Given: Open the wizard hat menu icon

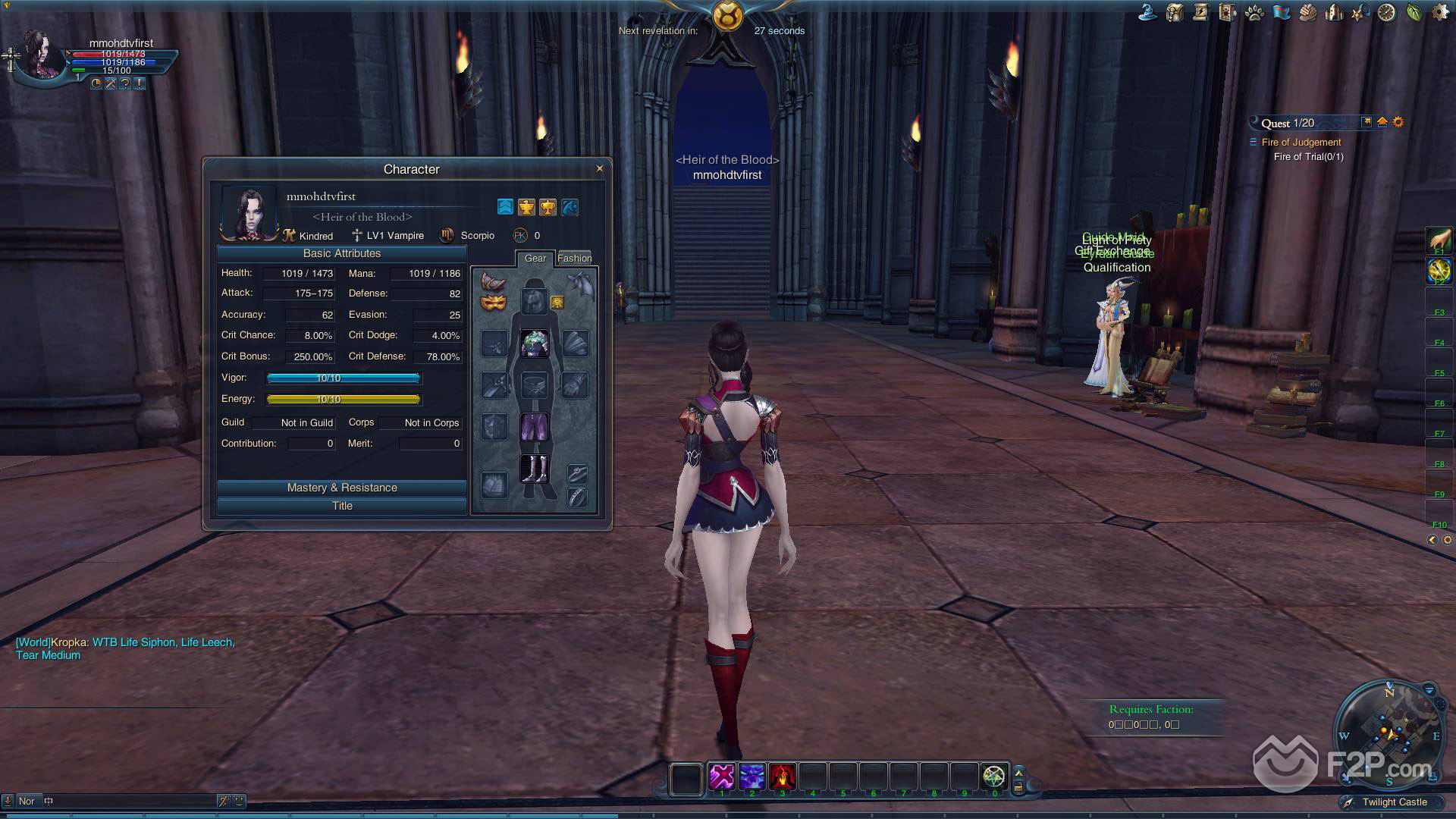Looking at the screenshot, I should tap(1148, 13).
